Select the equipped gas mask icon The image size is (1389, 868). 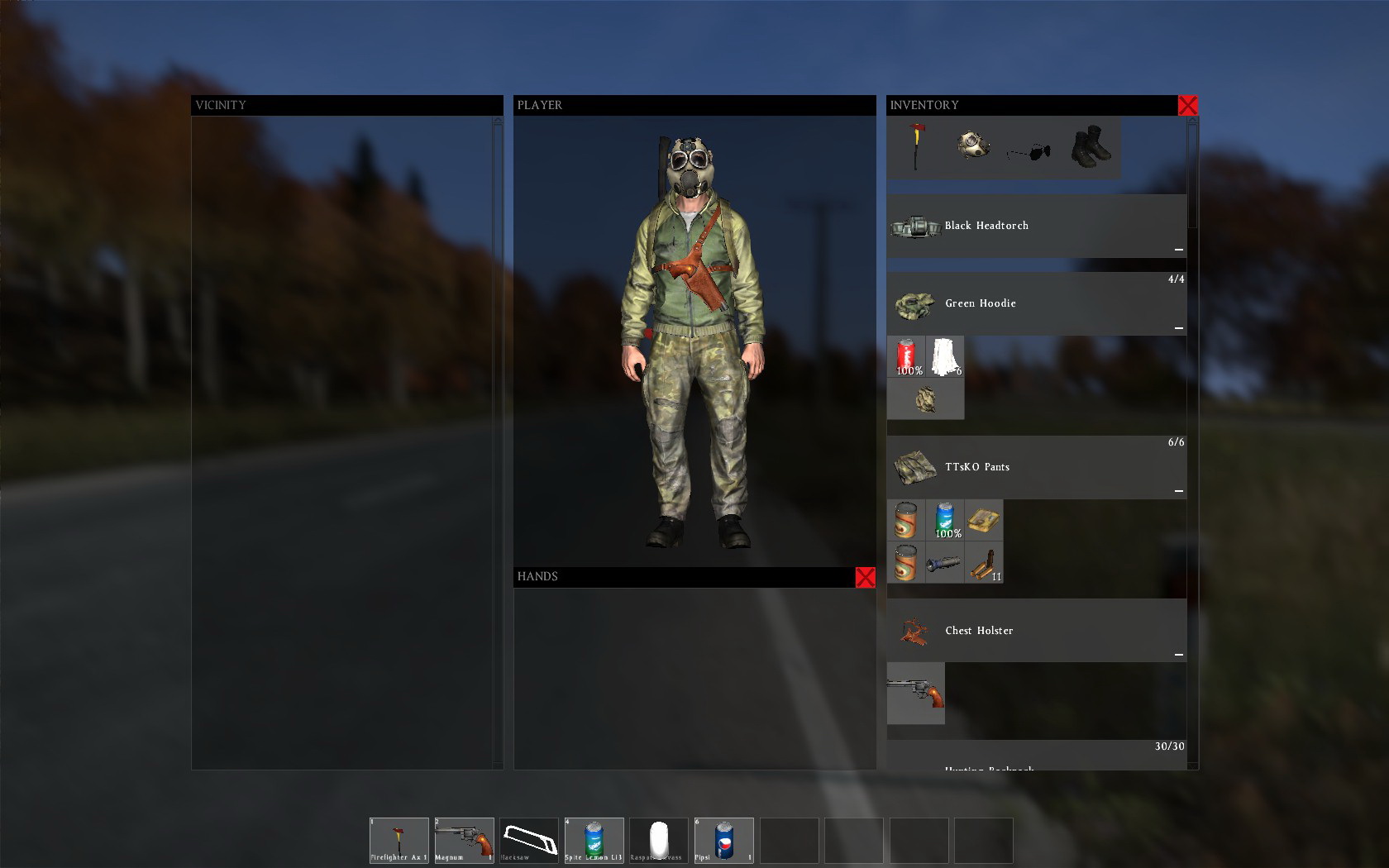973,146
